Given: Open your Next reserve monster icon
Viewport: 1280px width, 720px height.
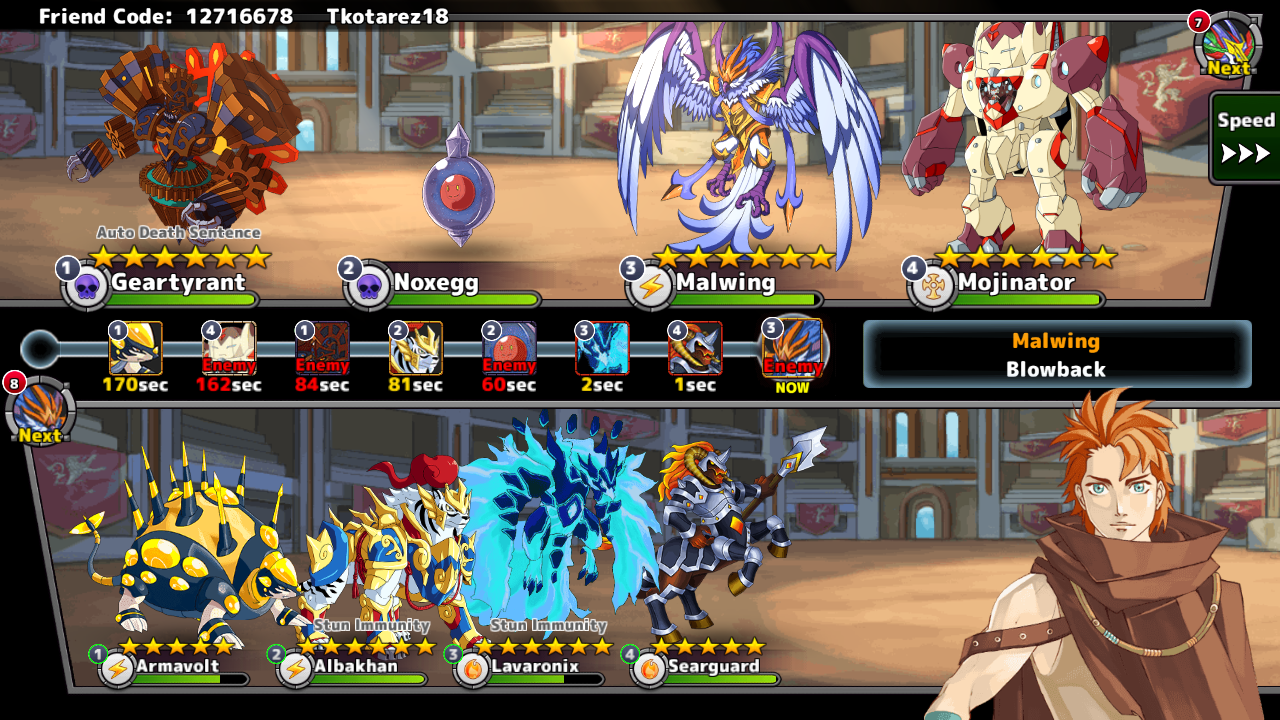Looking at the screenshot, I should point(40,412).
